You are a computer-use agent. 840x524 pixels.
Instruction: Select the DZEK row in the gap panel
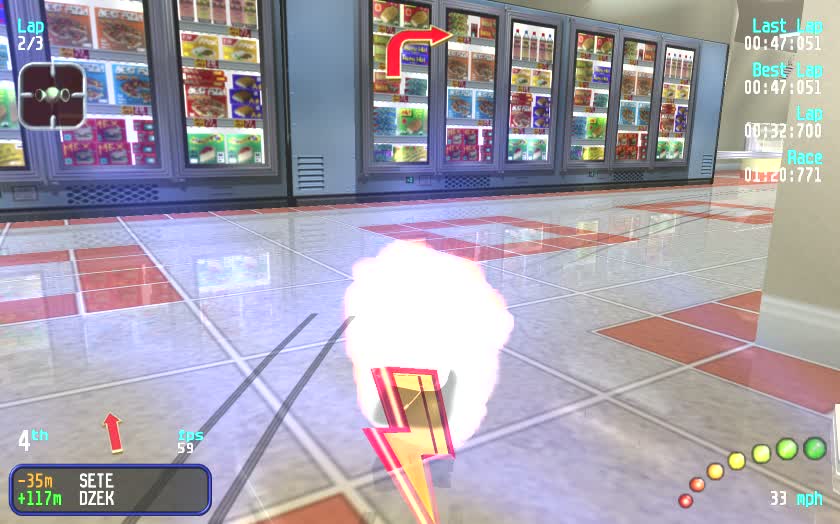click(x=110, y=498)
